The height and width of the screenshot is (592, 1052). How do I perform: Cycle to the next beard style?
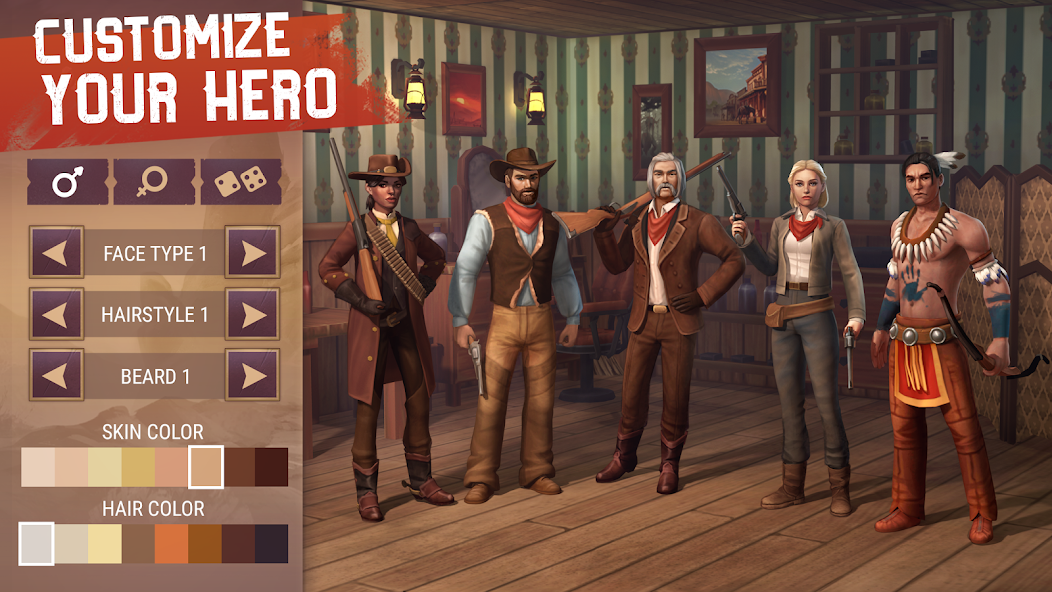pos(252,376)
